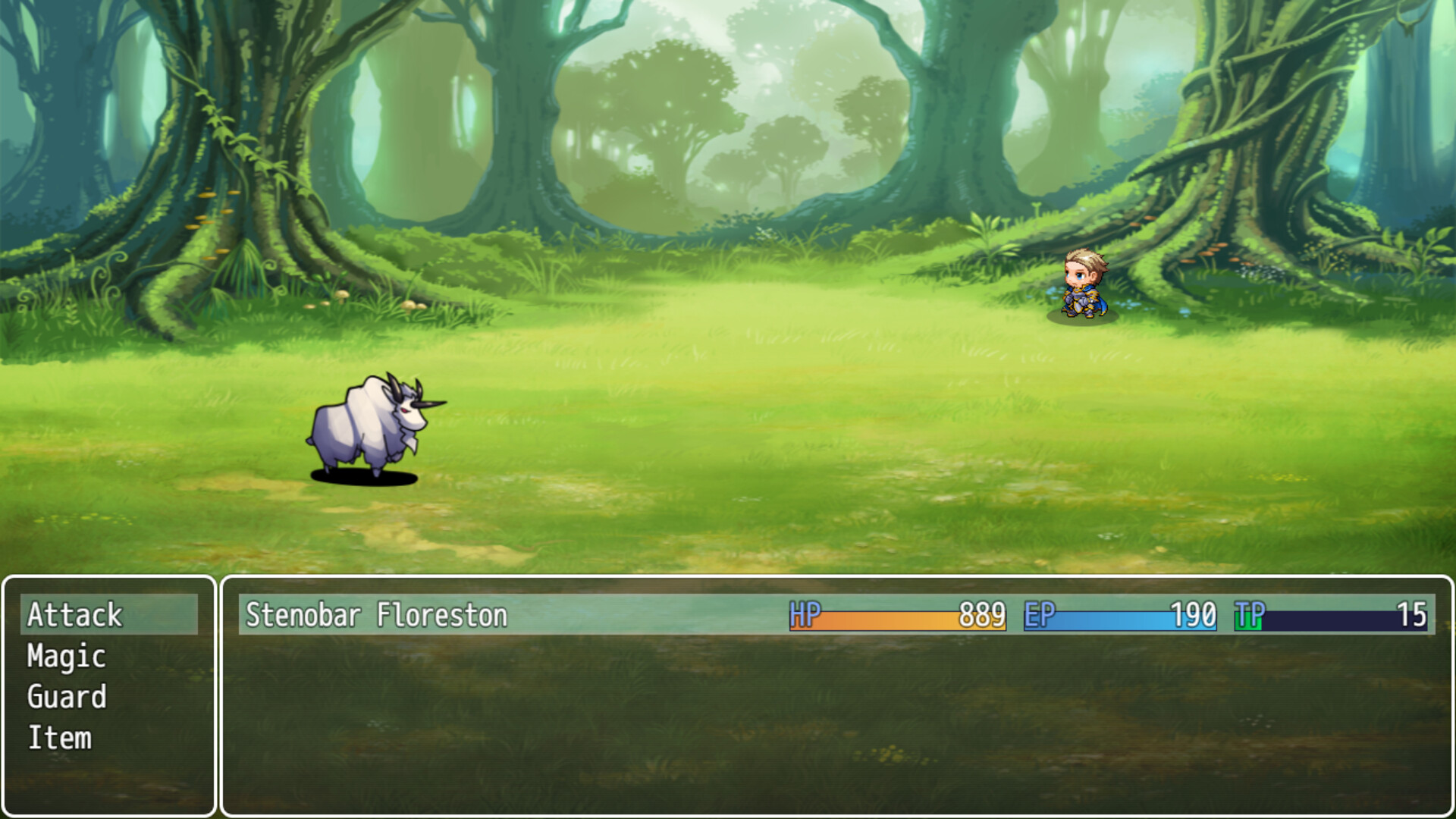
Task: Click the enemy's shadow beneath the beast
Action: pos(364,476)
